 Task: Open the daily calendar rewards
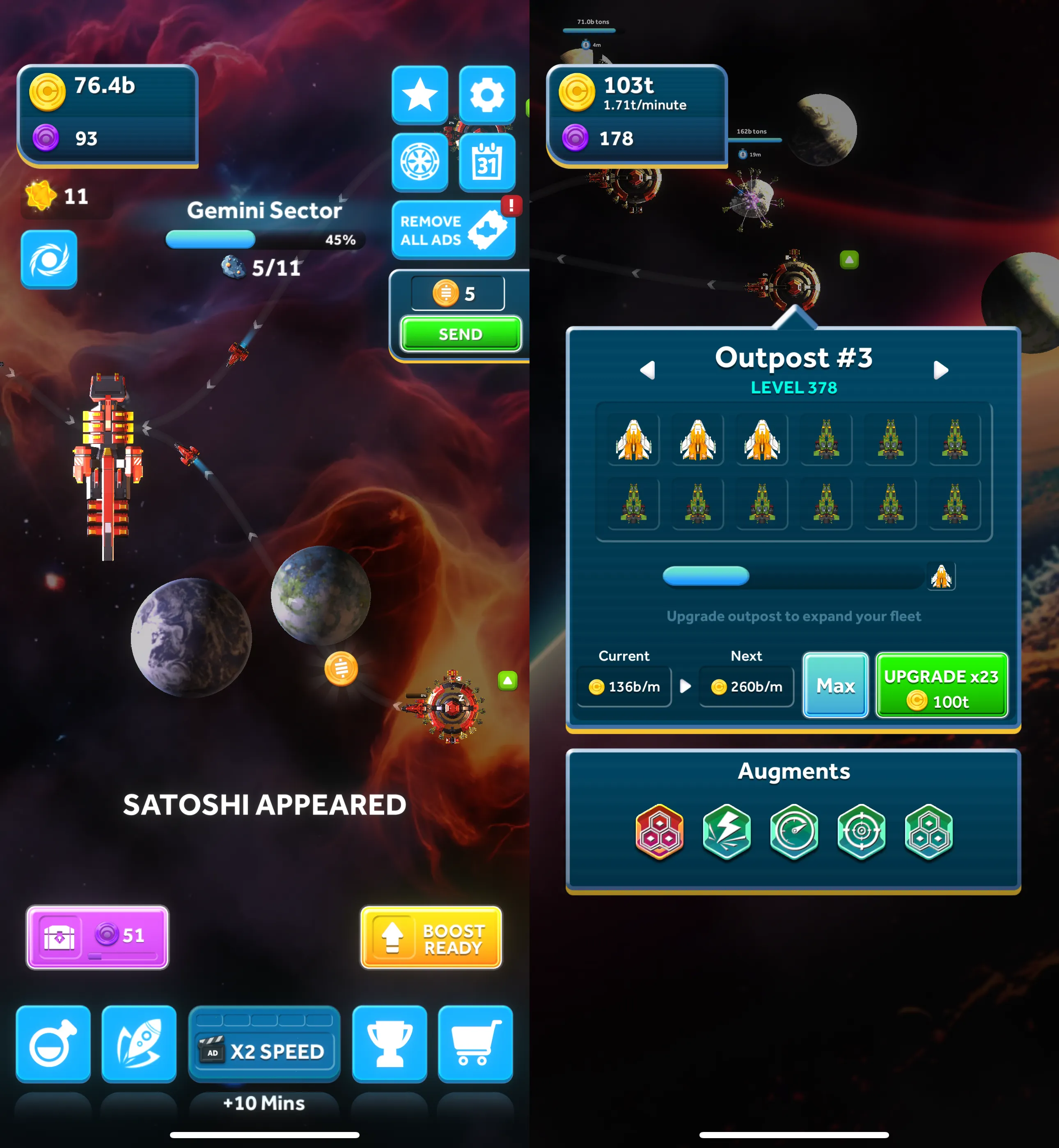pyautogui.click(x=486, y=162)
